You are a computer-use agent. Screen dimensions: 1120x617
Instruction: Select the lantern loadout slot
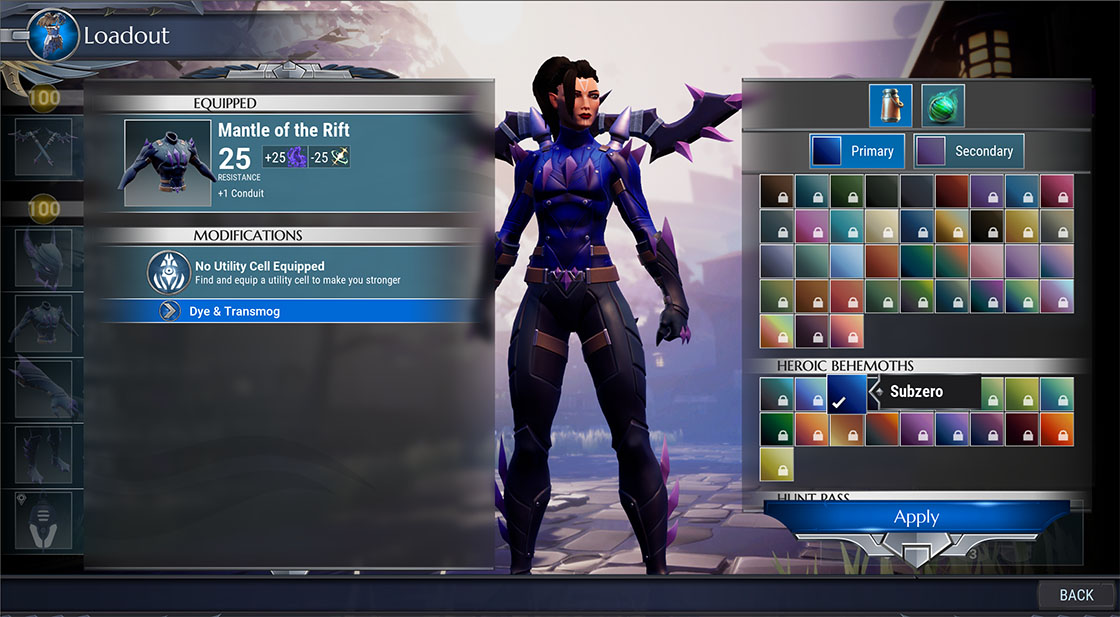coord(44,518)
